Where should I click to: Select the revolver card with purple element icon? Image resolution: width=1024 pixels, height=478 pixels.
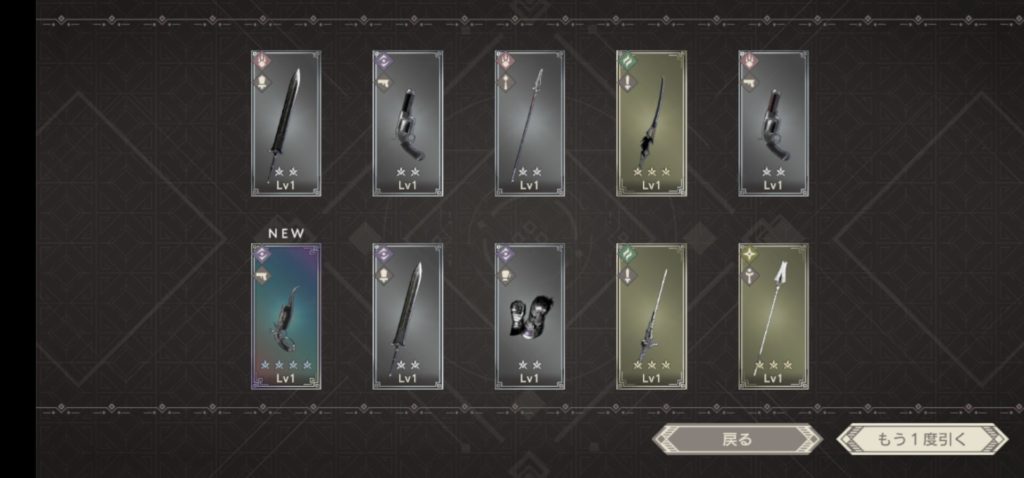point(407,123)
